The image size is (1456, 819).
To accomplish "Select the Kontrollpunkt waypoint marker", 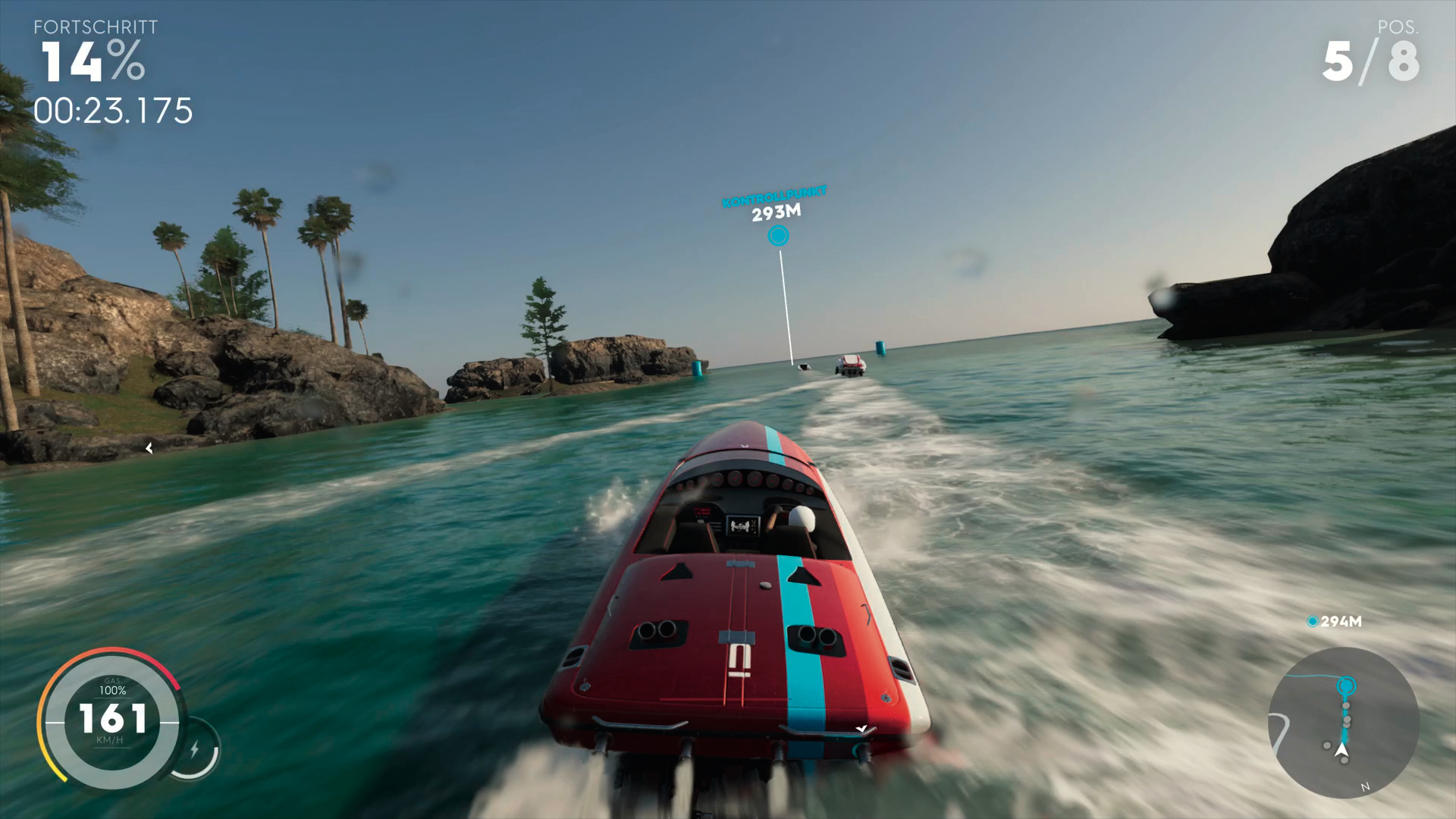I will click(x=778, y=236).
